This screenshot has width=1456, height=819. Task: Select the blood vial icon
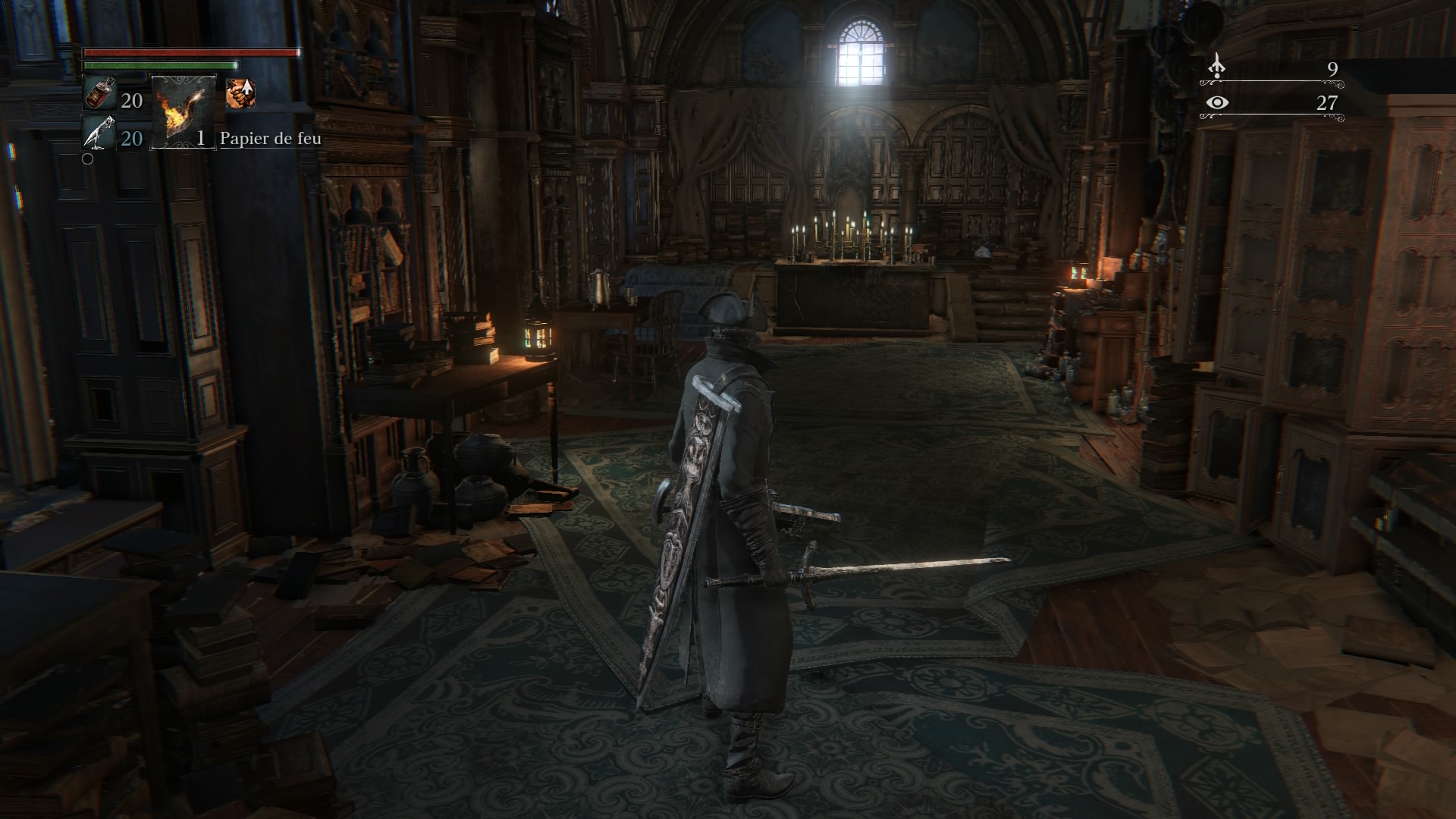pos(99,95)
